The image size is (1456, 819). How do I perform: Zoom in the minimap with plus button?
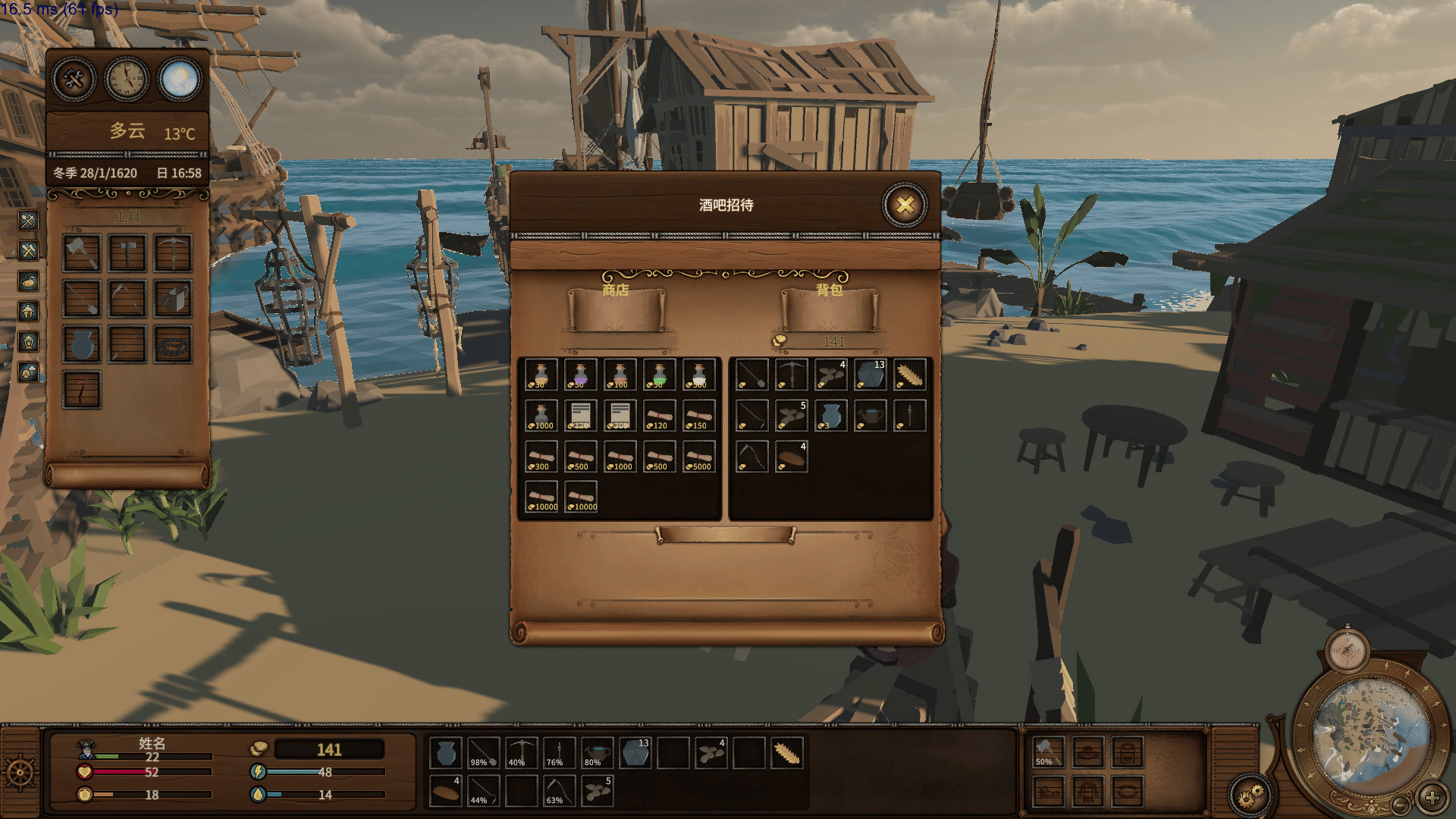(1432, 798)
